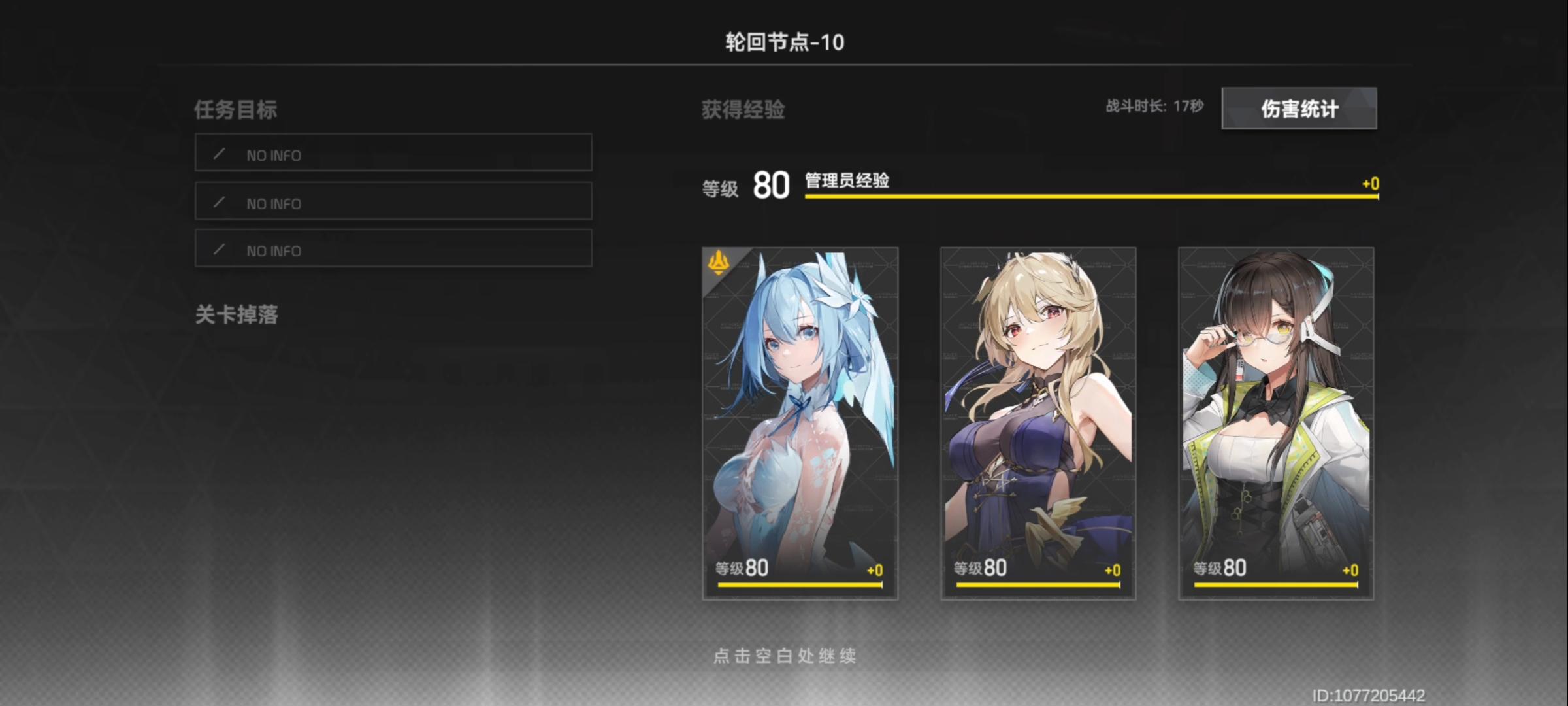Click the slash icon in third NO INFO objective row

pyautogui.click(x=220, y=250)
